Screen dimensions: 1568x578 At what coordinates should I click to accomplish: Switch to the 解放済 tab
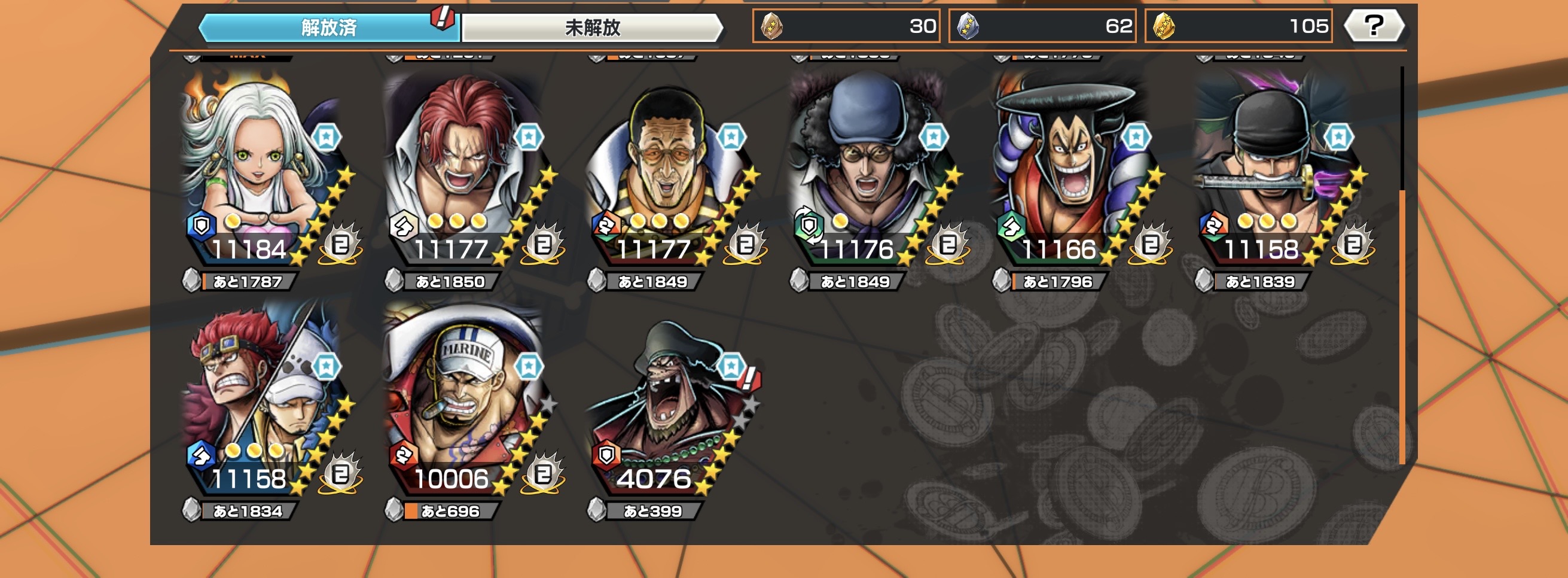tap(329, 28)
